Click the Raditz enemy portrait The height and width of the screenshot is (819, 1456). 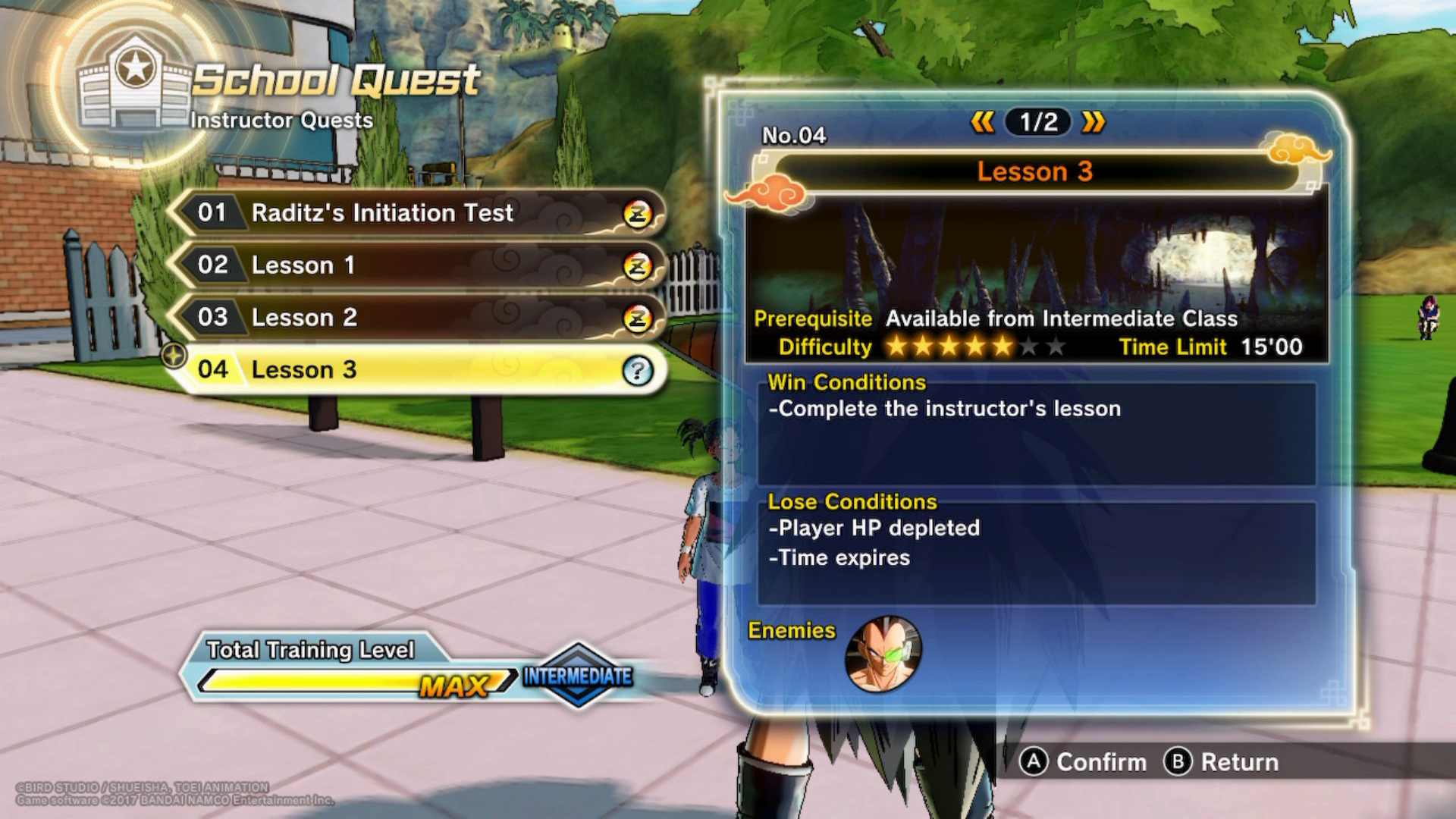coord(883,654)
